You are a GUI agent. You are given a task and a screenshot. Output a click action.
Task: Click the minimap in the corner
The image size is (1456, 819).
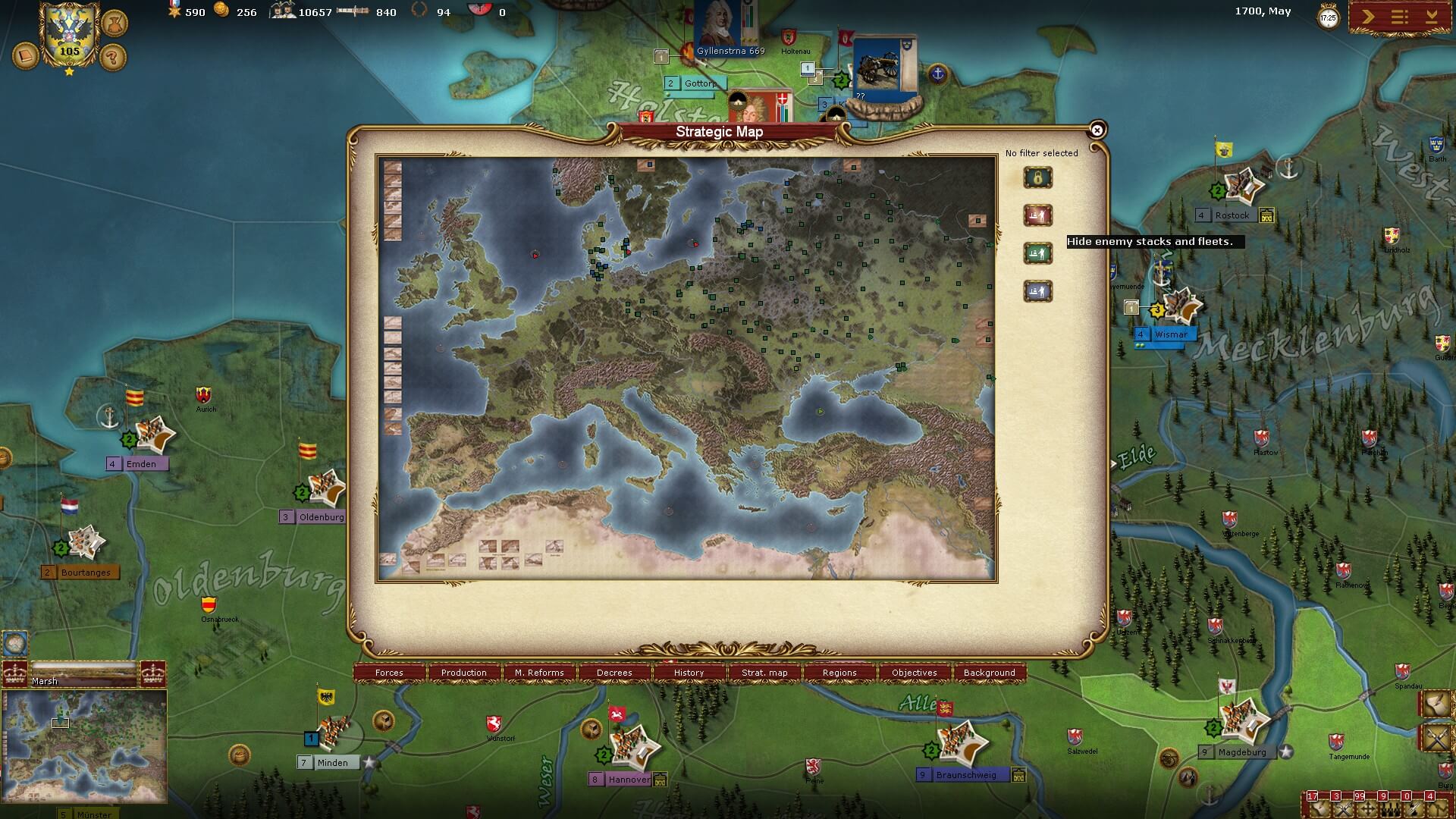pyautogui.click(x=84, y=745)
